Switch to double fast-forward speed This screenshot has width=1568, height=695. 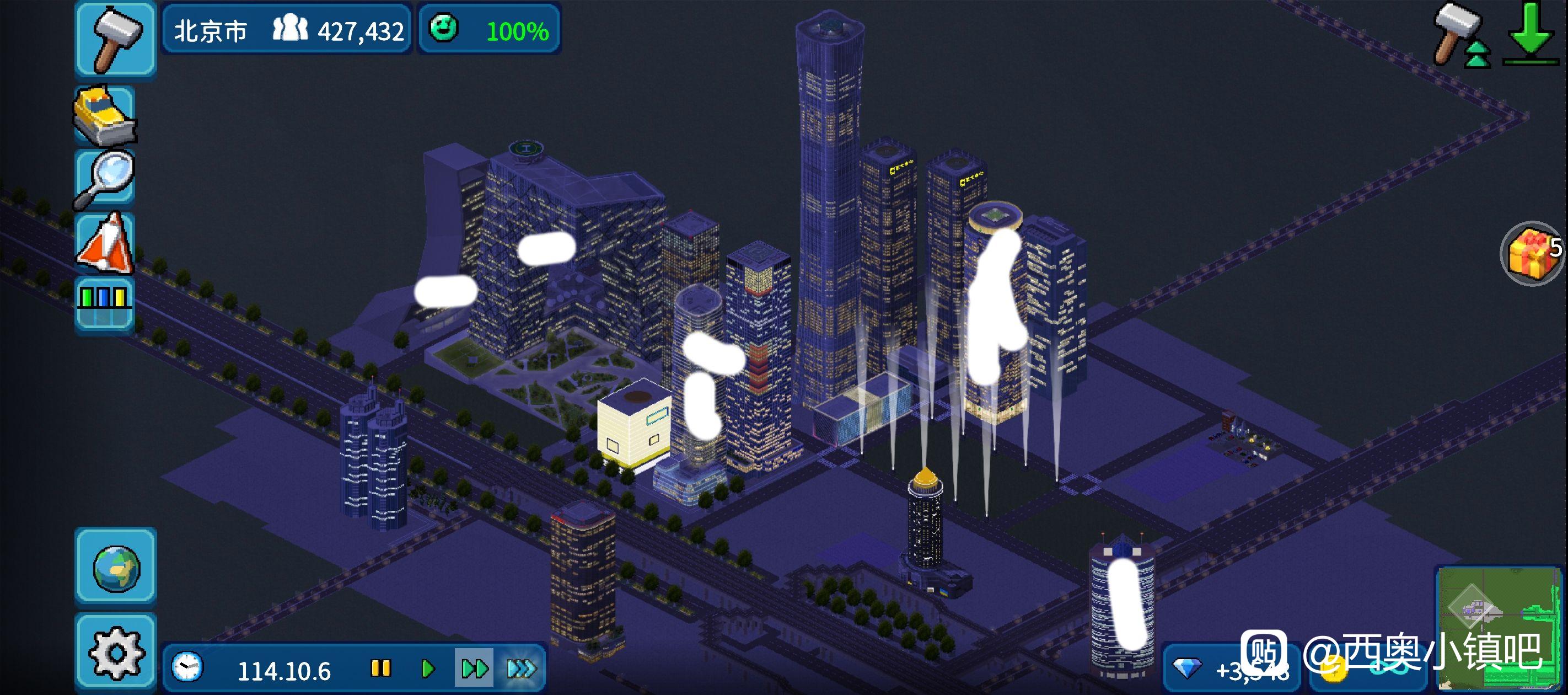click(474, 669)
